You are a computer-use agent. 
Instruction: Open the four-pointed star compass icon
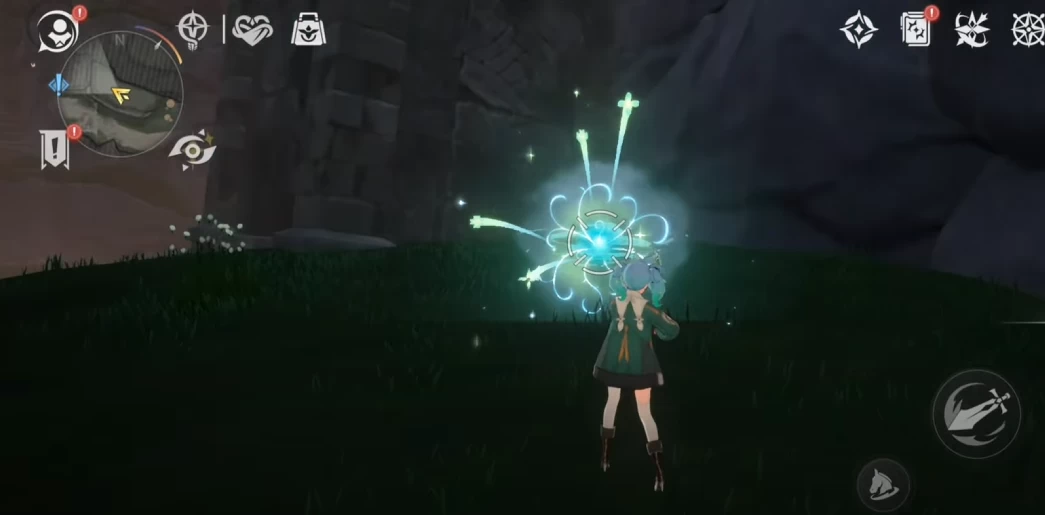193,29
